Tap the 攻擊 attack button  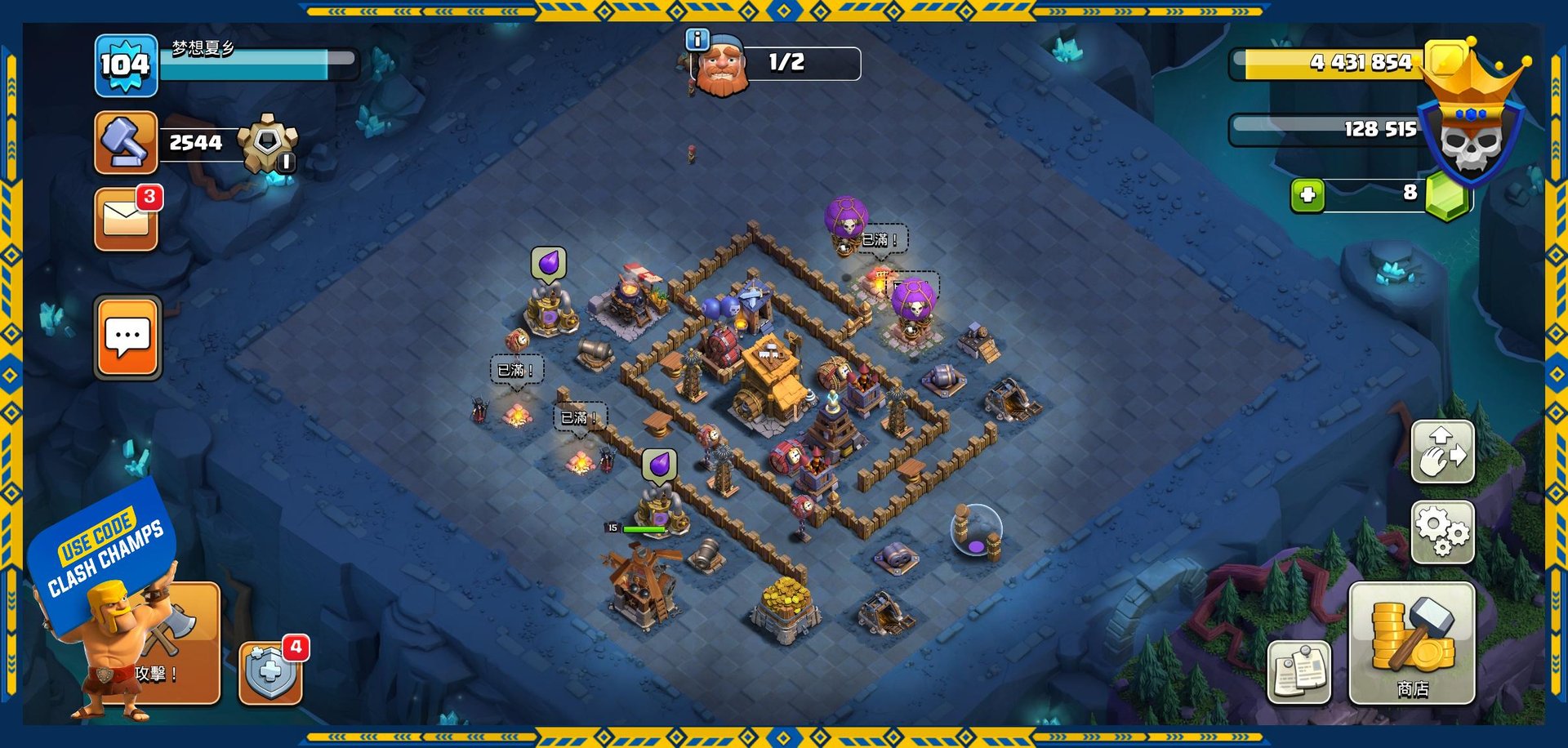[176, 645]
